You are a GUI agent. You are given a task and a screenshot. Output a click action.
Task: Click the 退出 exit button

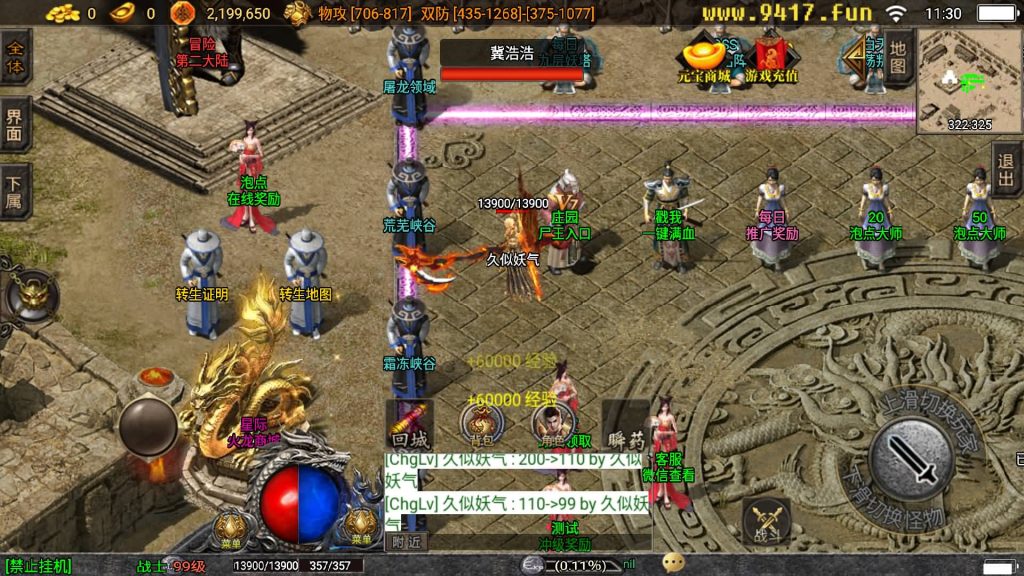[x=1007, y=170]
